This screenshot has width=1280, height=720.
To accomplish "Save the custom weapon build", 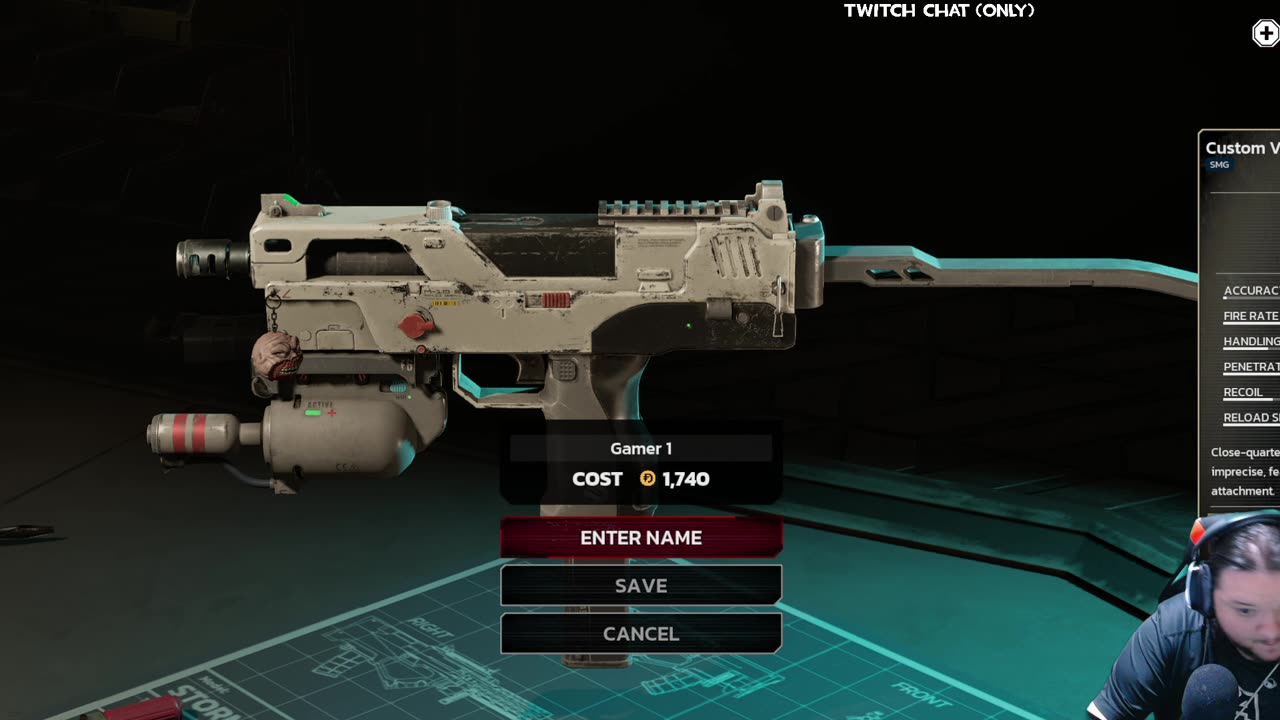I will pyautogui.click(x=641, y=586).
